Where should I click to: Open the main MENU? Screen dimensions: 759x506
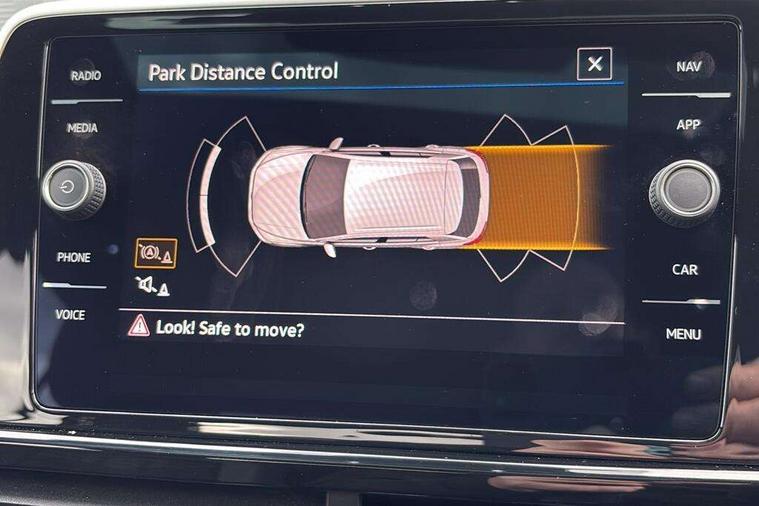tap(684, 334)
